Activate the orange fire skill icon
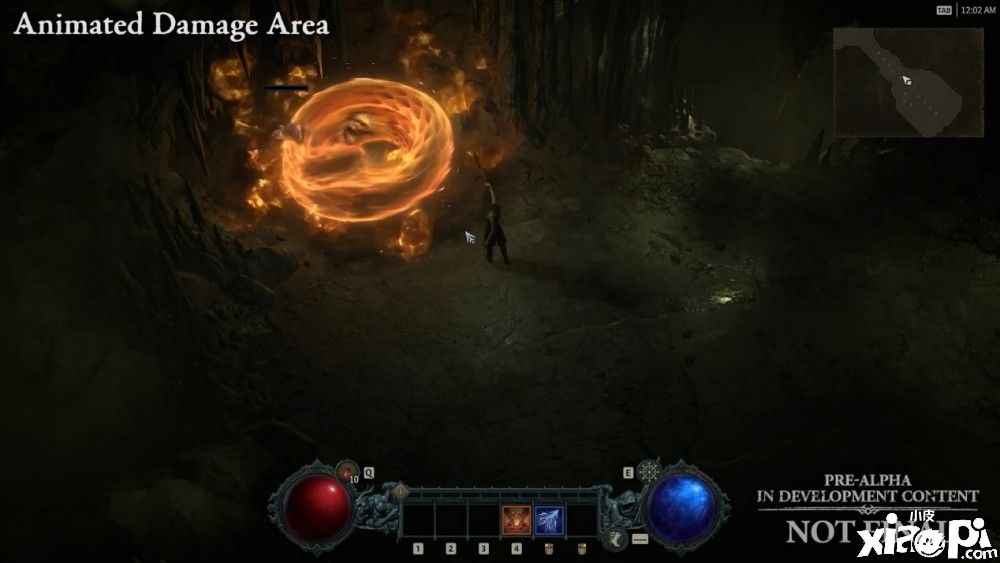This screenshot has height=563, width=1000. point(516,520)
